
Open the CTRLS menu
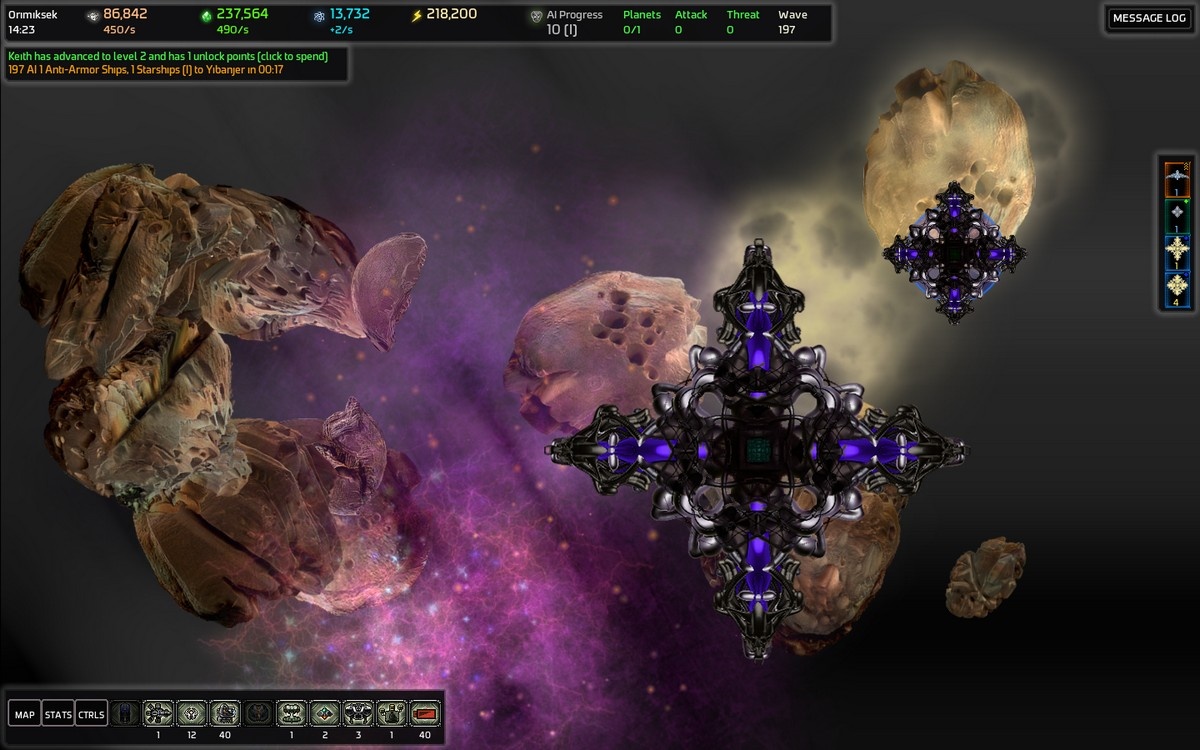point(91,714)
